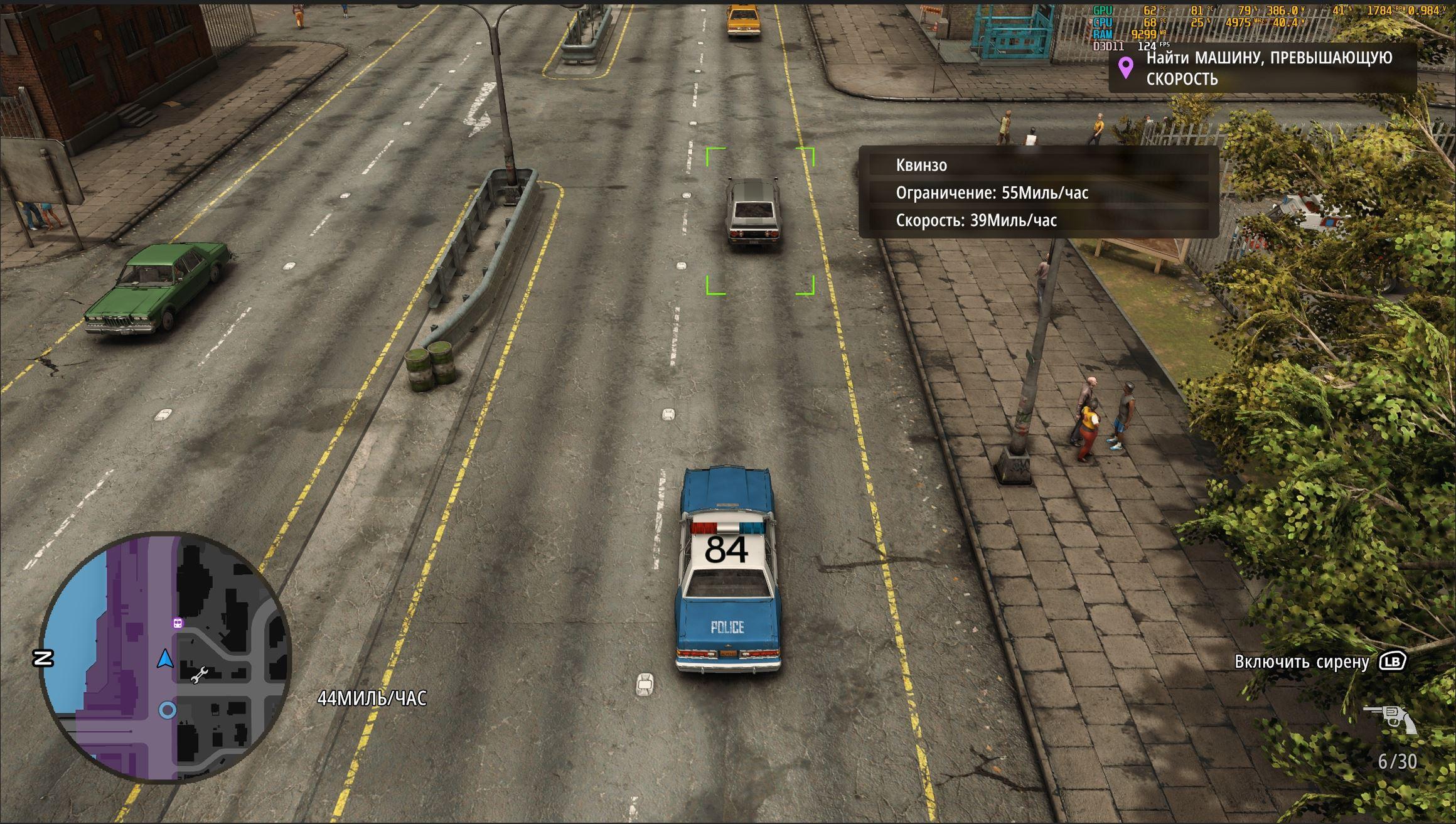
Task: Click the purple subway marker on minimap
Action: pos(178,623)
